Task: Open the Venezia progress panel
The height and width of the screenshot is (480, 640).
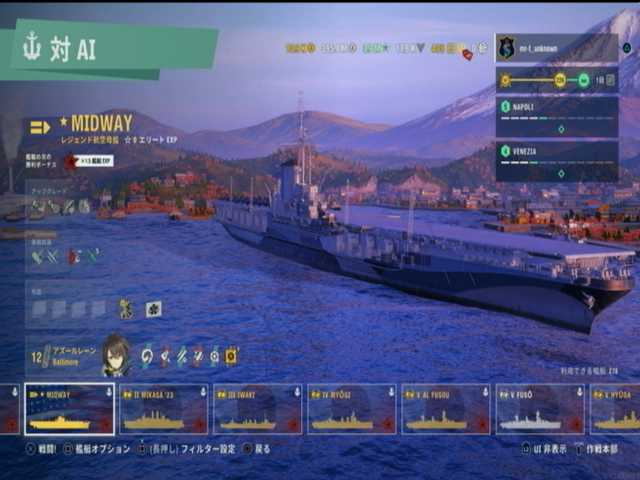Action: (x=556, y=161)
